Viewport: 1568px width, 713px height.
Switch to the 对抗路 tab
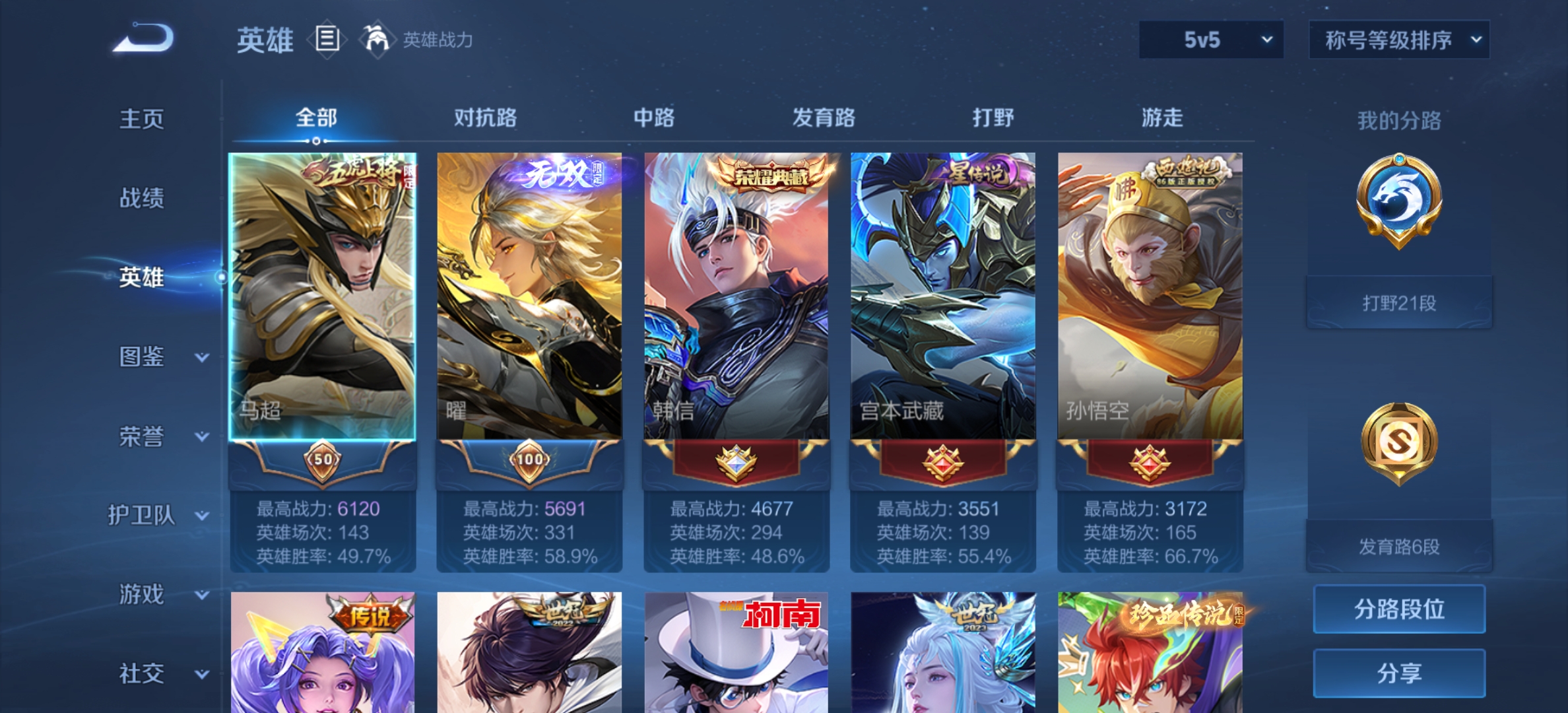(486, 118)
